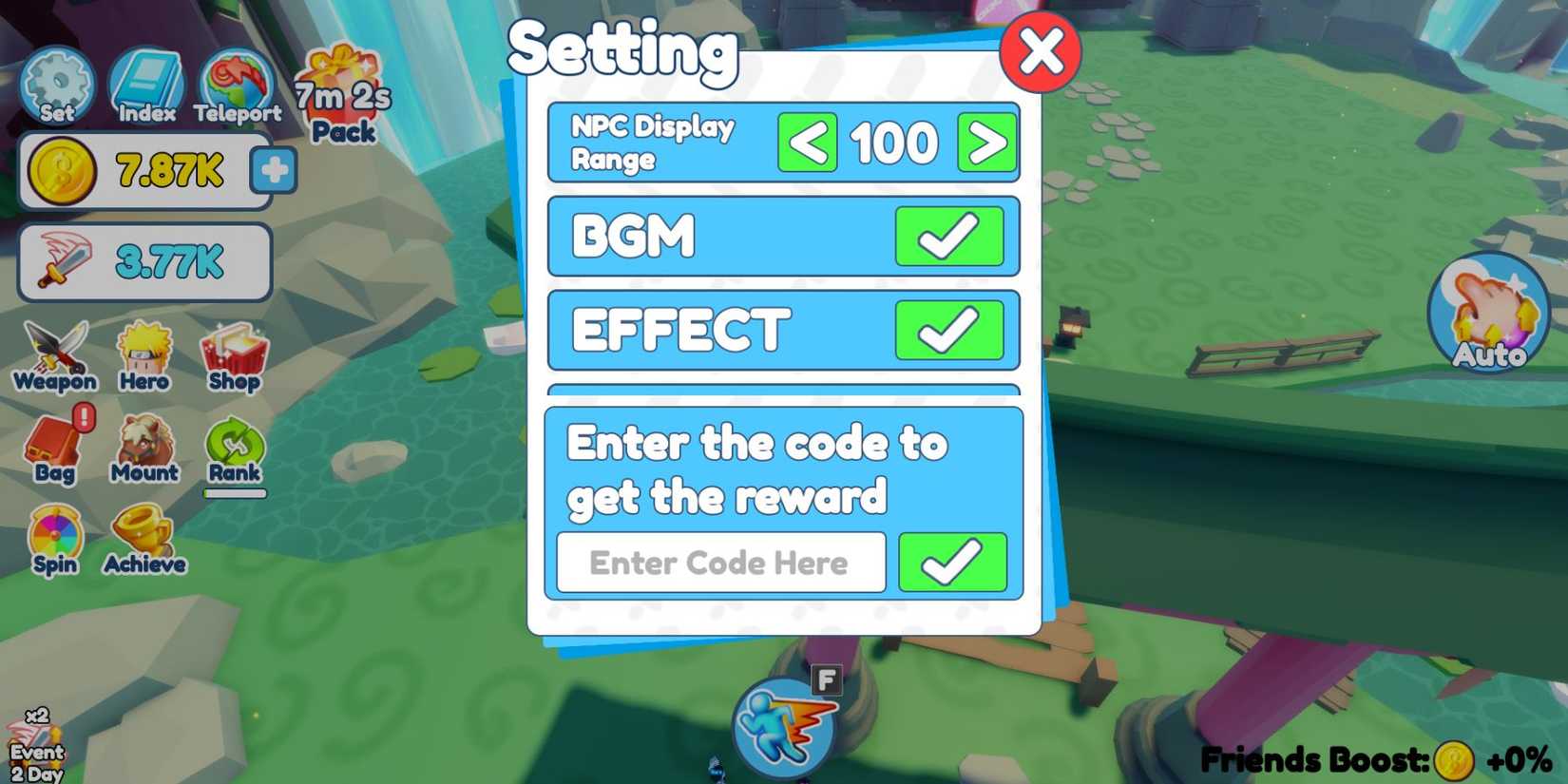The height and width of the screenshot is (784, 1568).
Task: Disable the BGM checkbox
Action: [x=950, y=236]
